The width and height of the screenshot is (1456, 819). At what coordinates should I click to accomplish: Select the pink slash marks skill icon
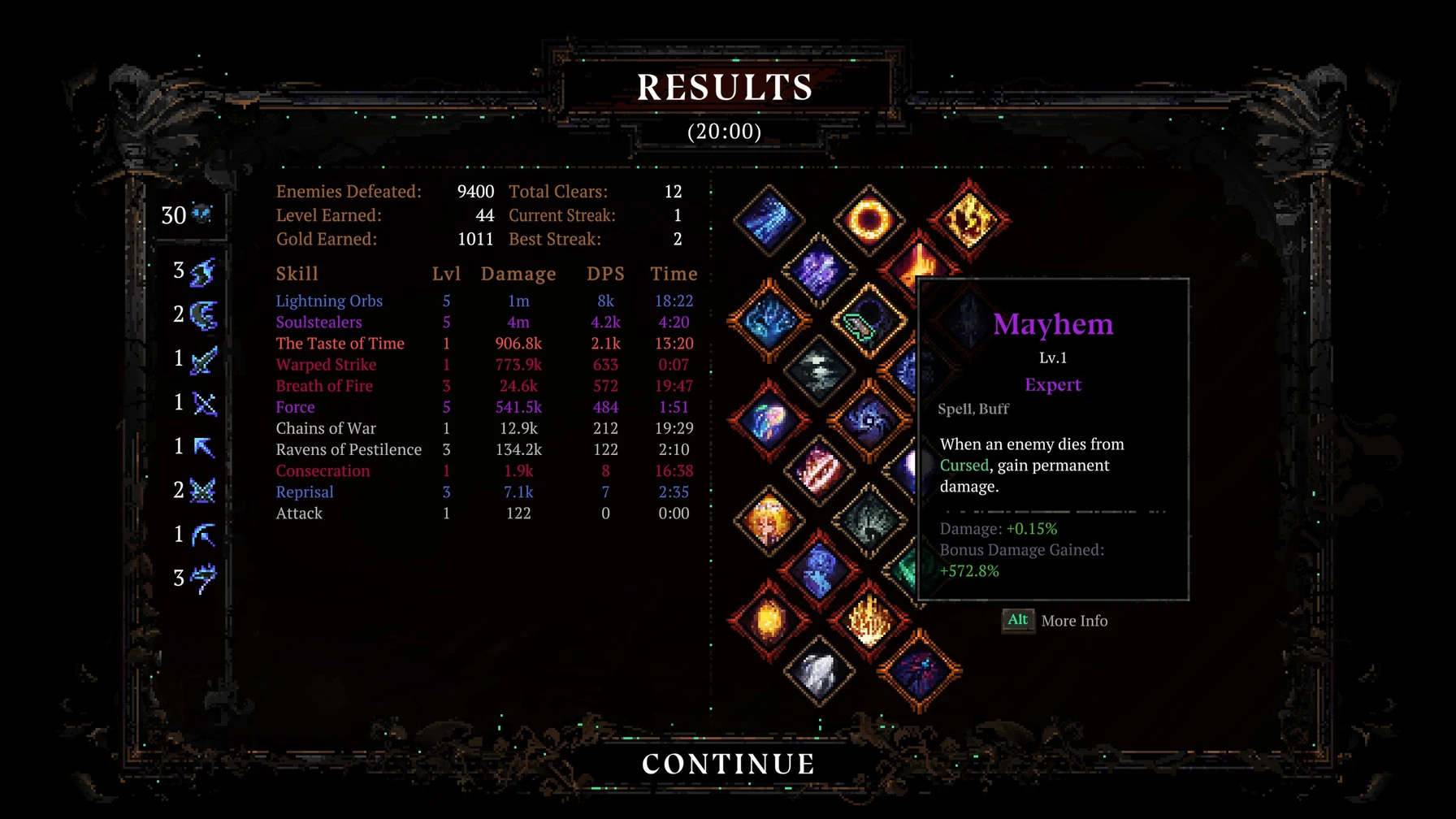(x=819, y=471)
